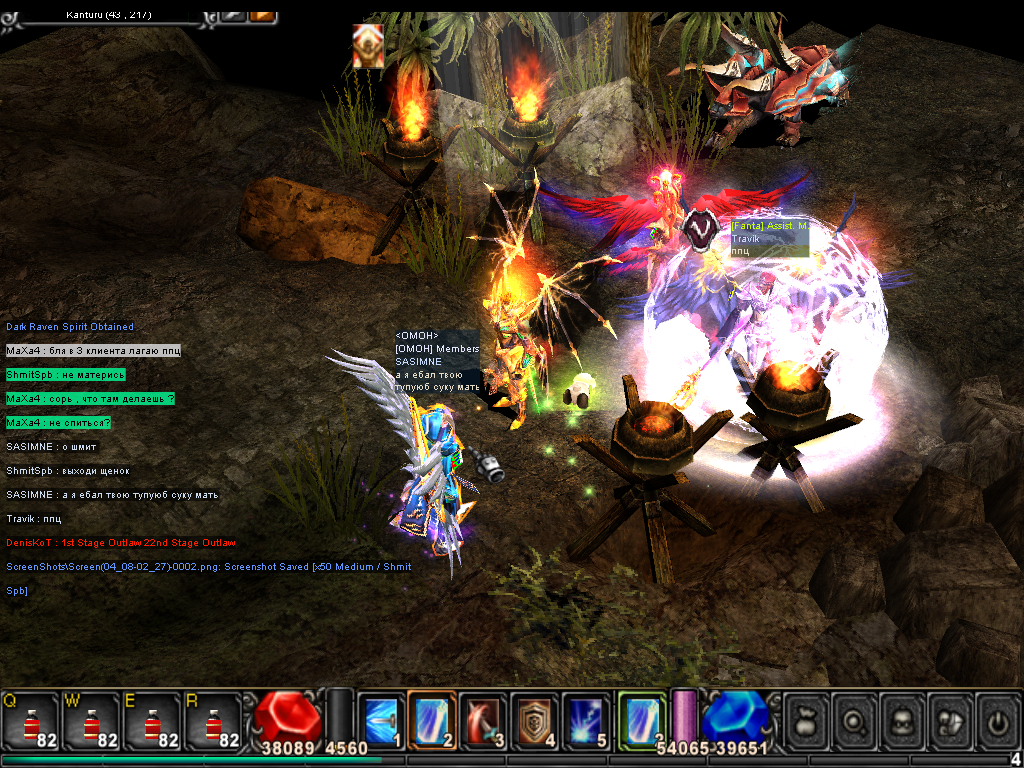The height and width of the screenshot is (768, 1024).
Task: Select the blue burst skill in slot 5
Action: point(586,719)
